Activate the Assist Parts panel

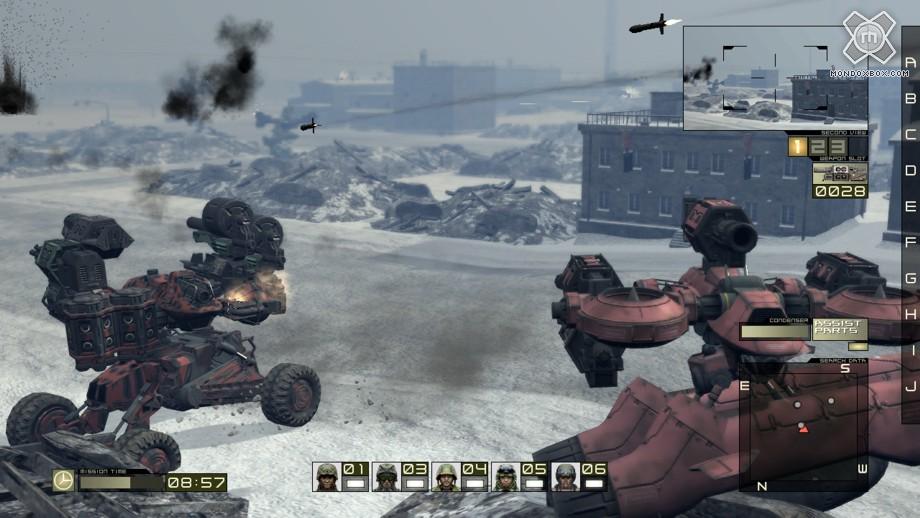[x=835, y=329]
